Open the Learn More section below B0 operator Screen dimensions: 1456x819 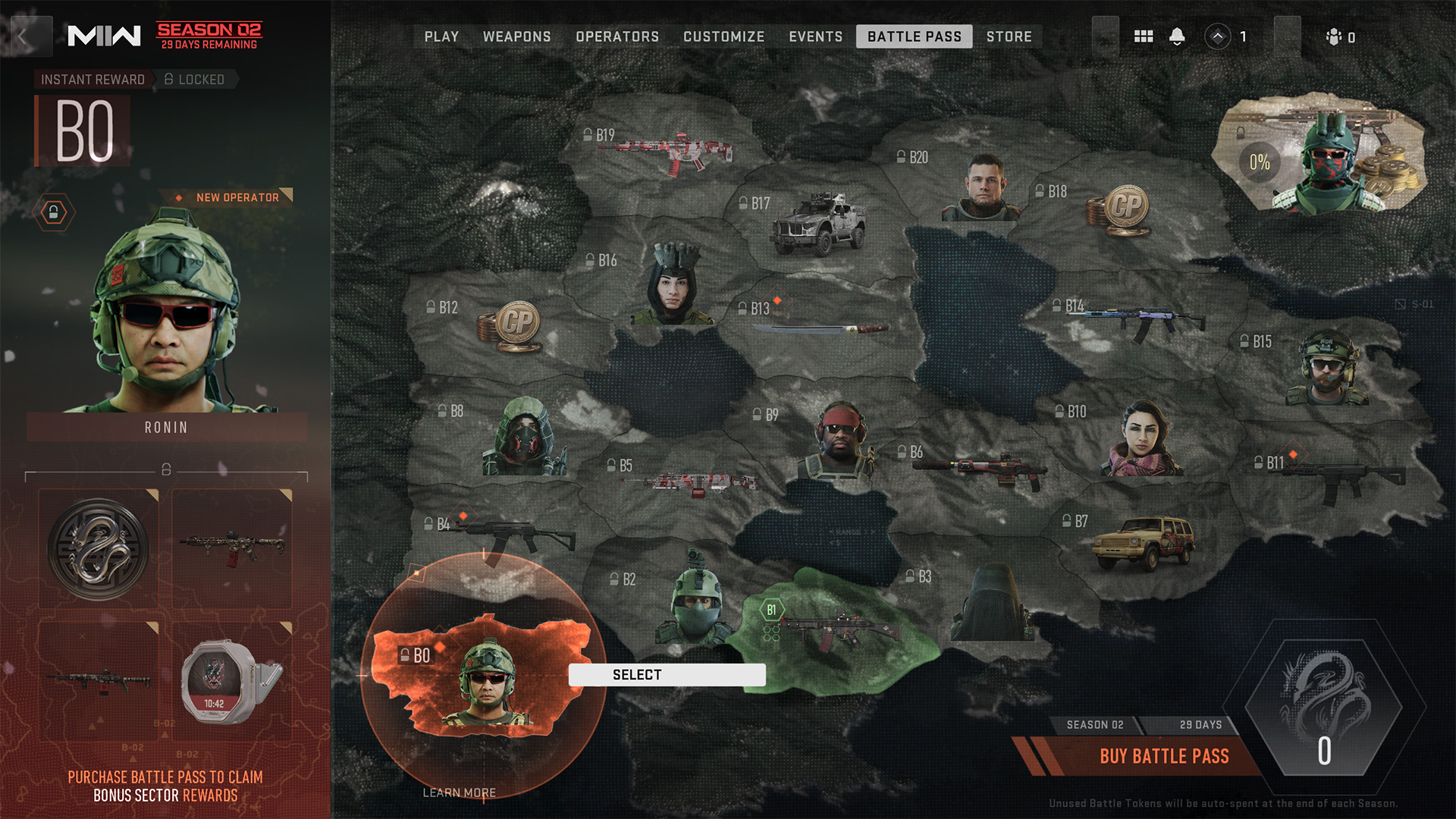459,792
